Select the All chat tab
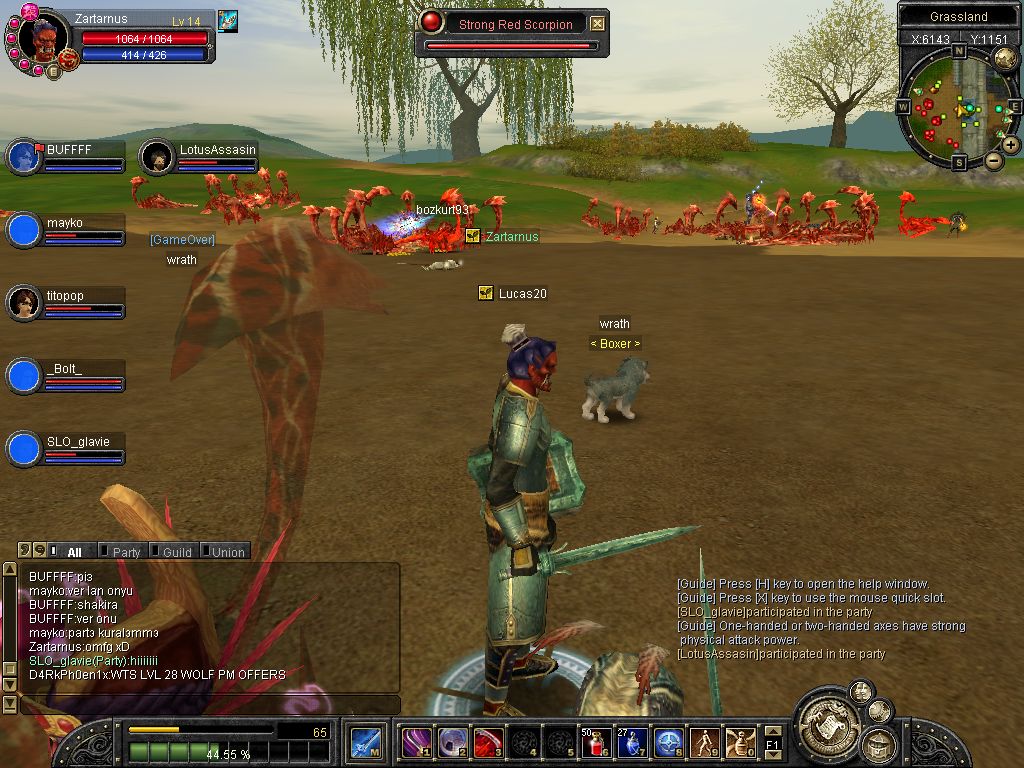Viewport: 1024px width, 768px height. tap(73, 551)
